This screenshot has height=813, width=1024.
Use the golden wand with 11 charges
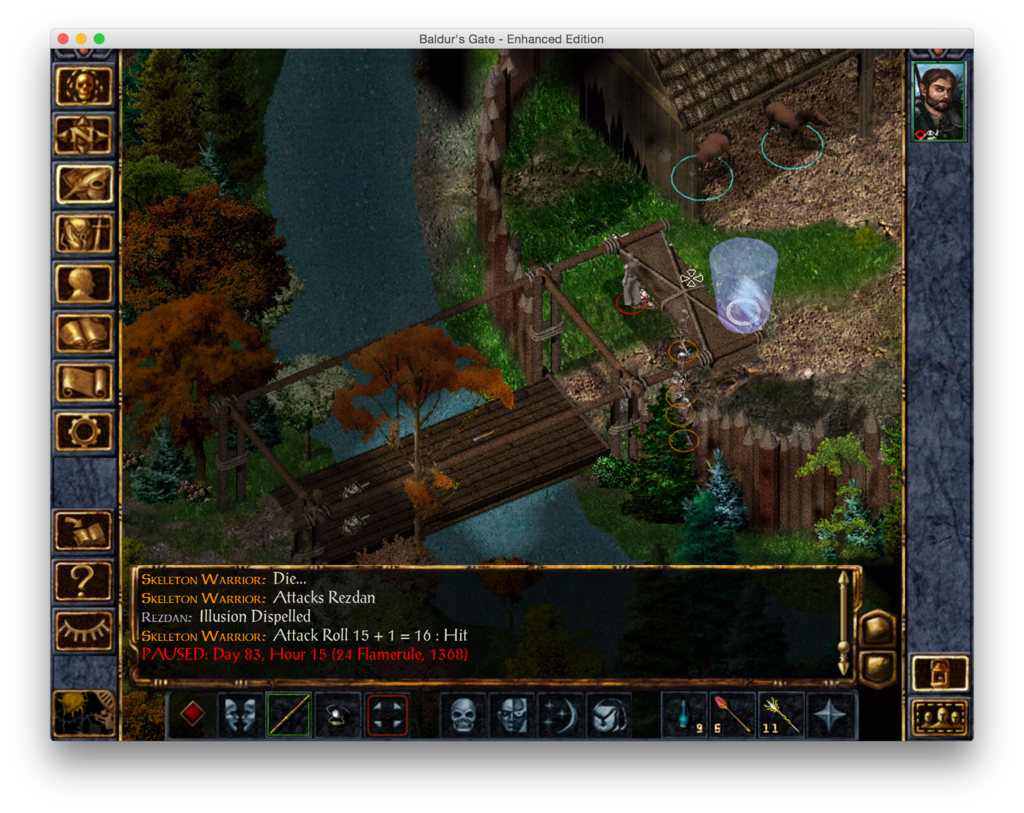coord(781,715)
